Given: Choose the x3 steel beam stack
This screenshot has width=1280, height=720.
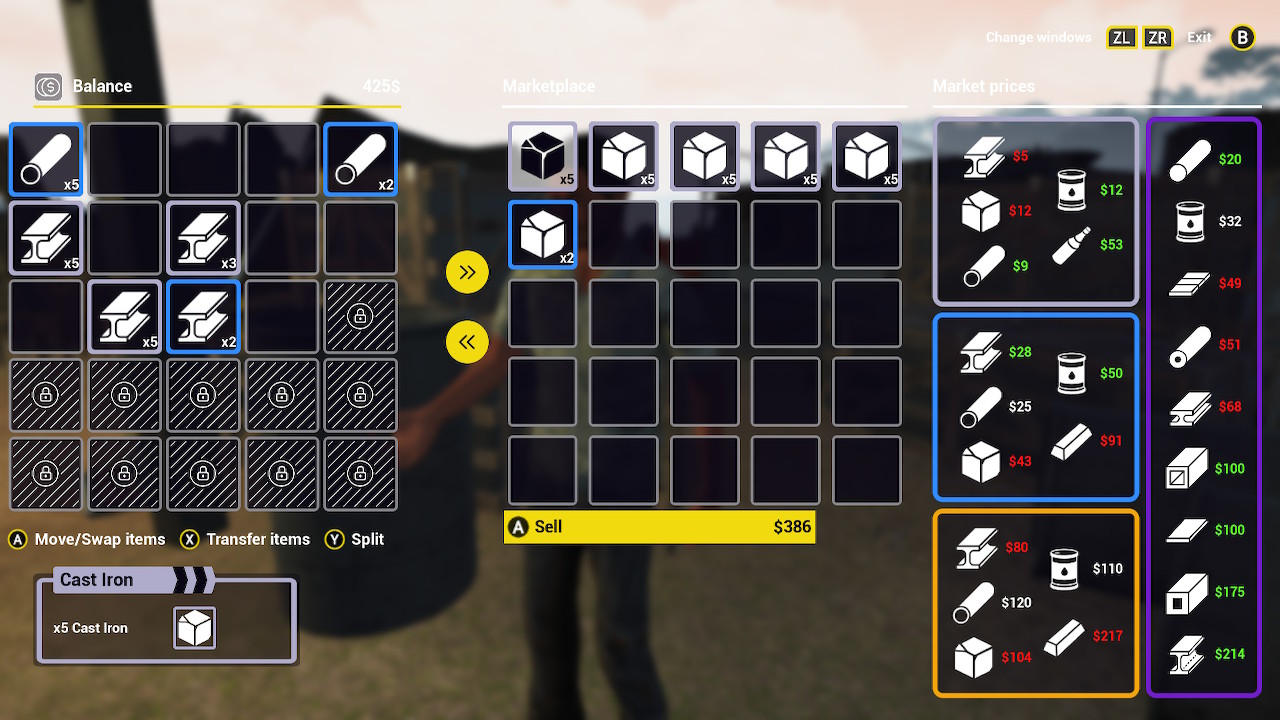Looking at the screenshot, I should (x=203, y=238).
